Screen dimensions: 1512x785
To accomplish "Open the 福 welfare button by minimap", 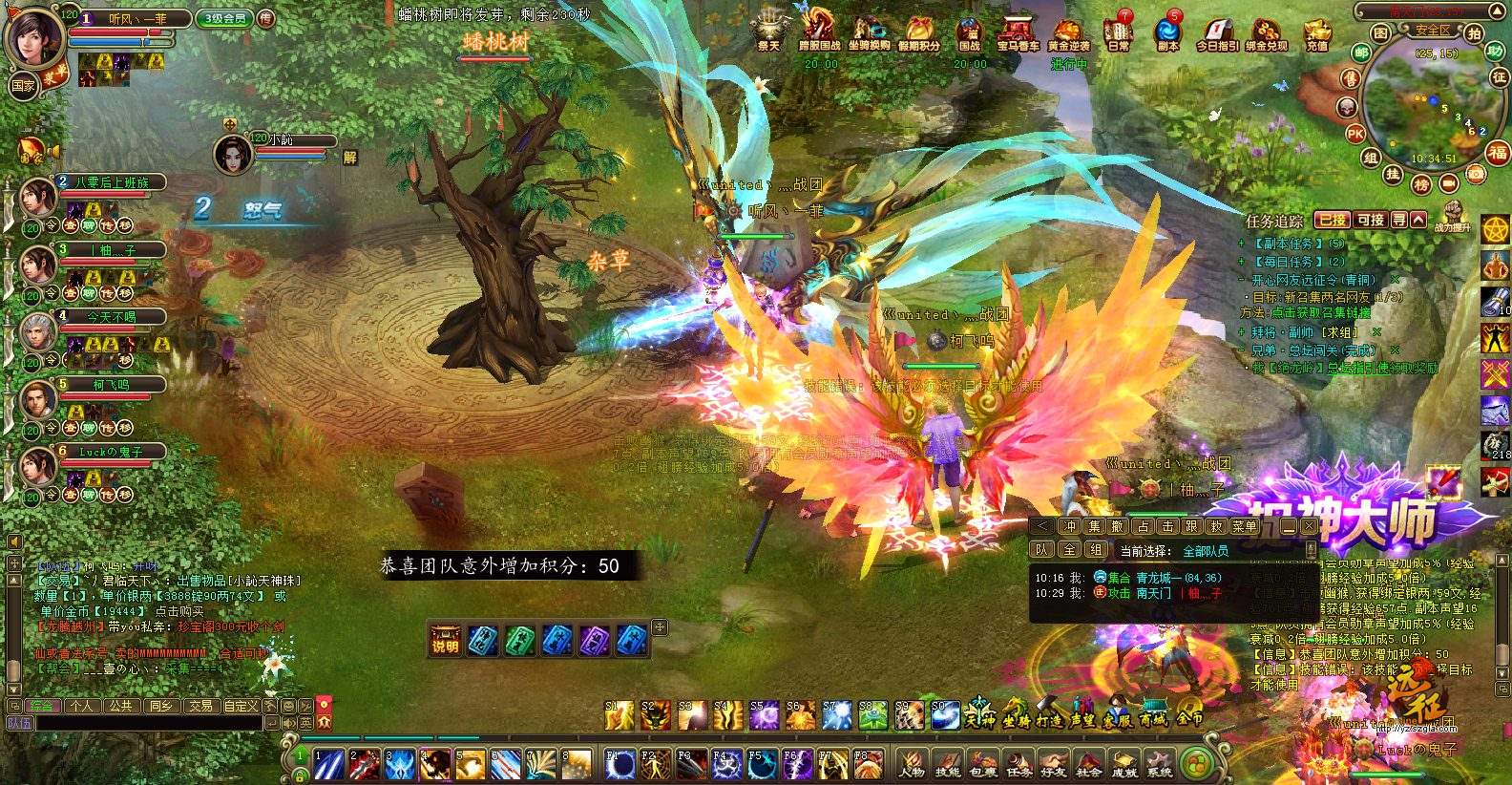I will 1497,153.
